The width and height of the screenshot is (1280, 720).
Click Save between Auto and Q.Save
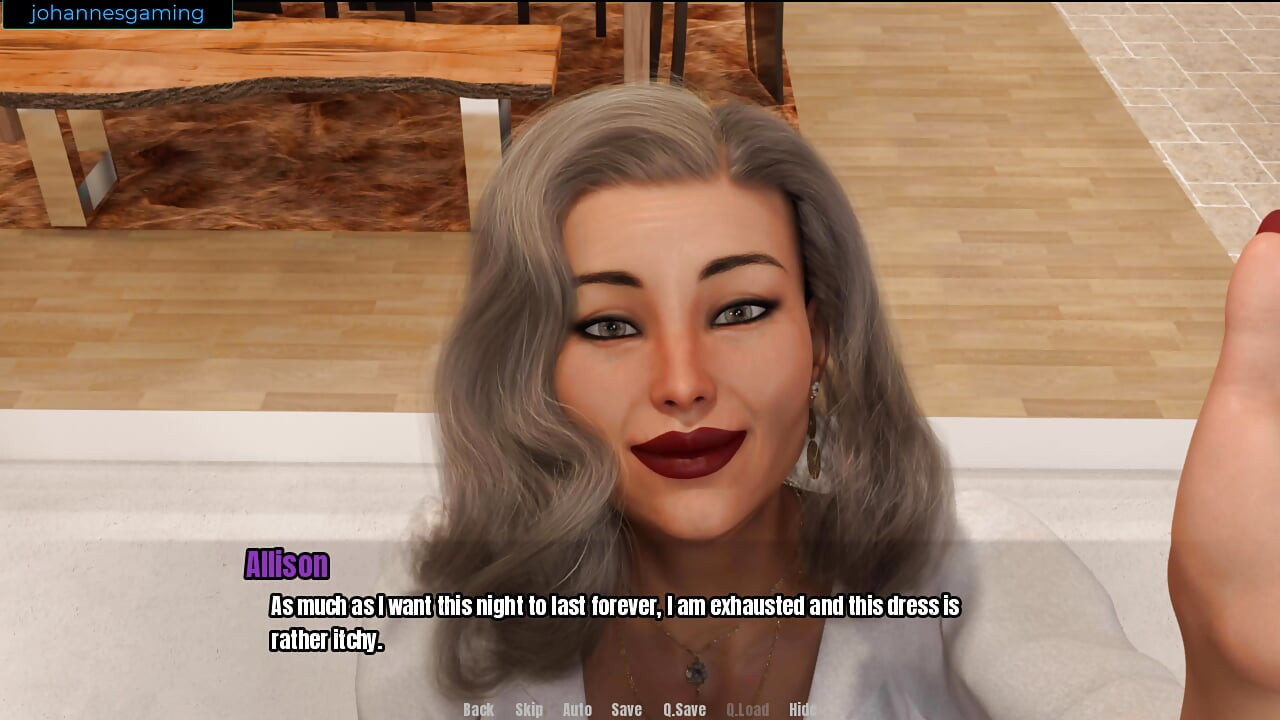pos(626,709)
